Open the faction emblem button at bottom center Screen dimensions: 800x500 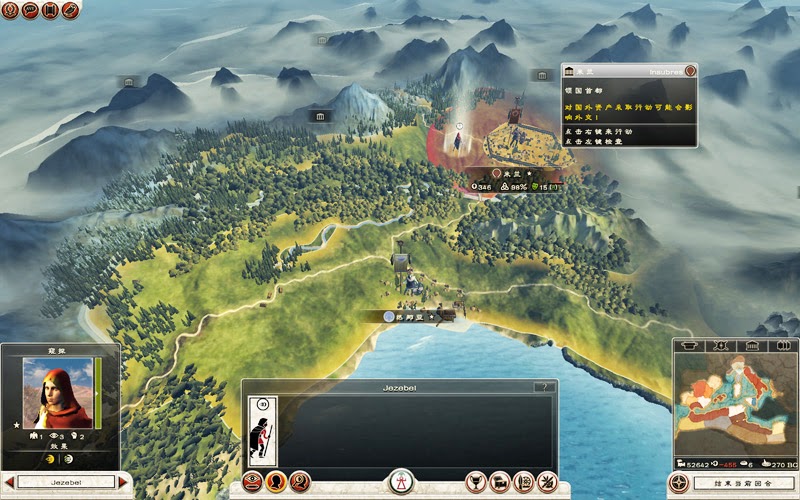pos(400,482)
